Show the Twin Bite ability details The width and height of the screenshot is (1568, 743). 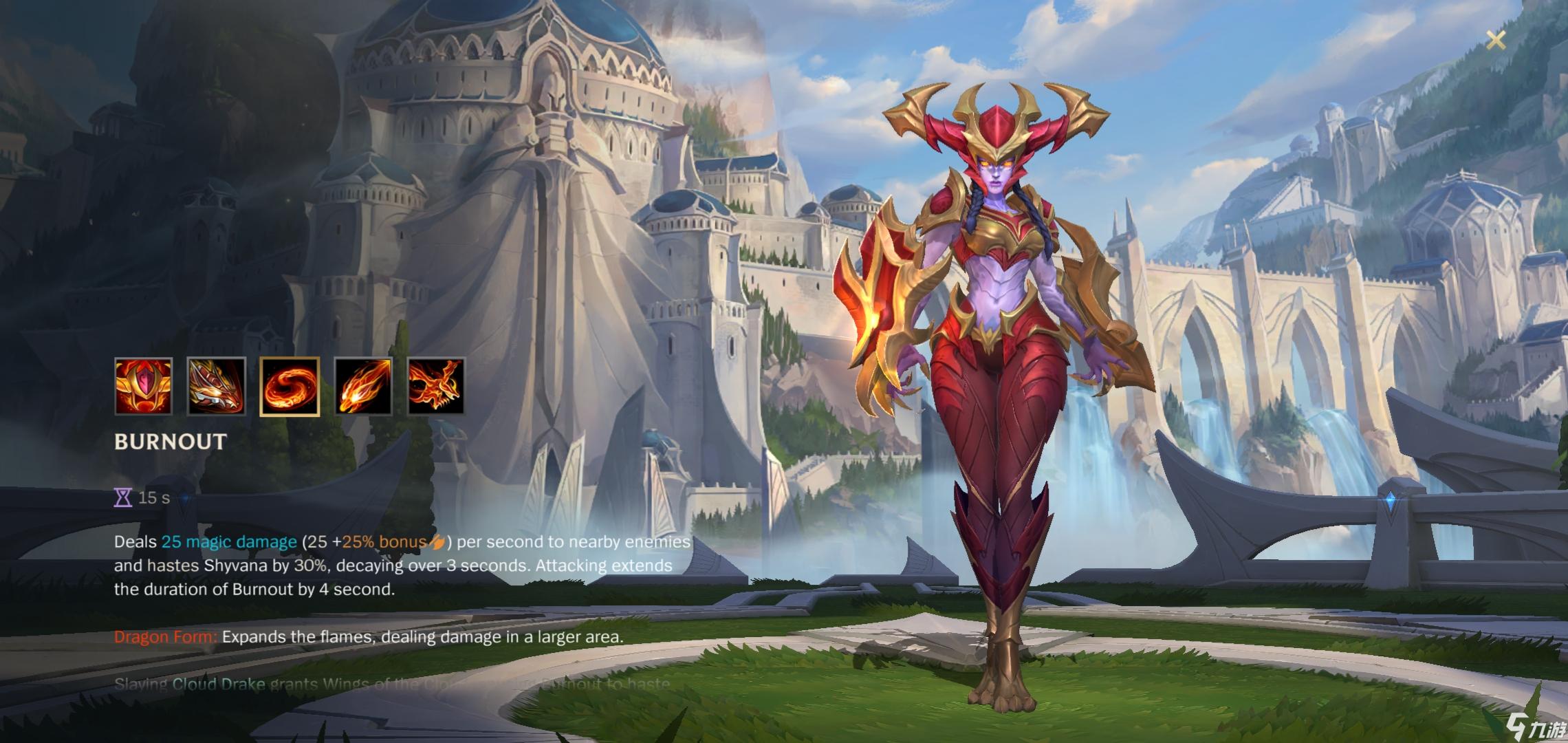[216, 386]
